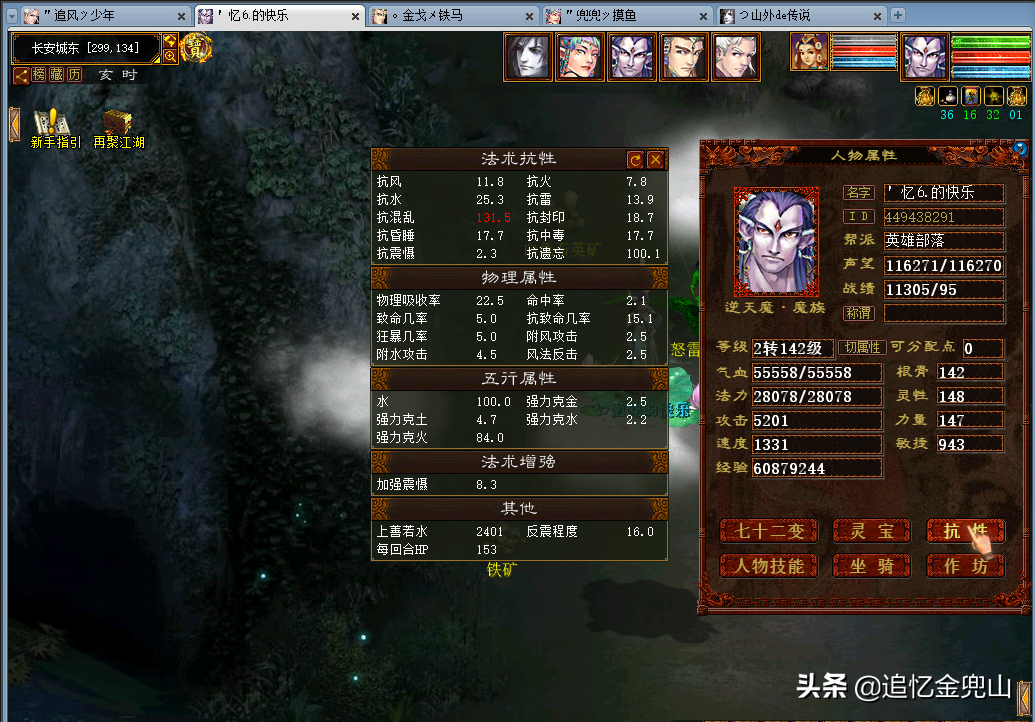This screenshot has width=1035, height=722.
Task: Click the 称谓 title button
Action: 858,313
